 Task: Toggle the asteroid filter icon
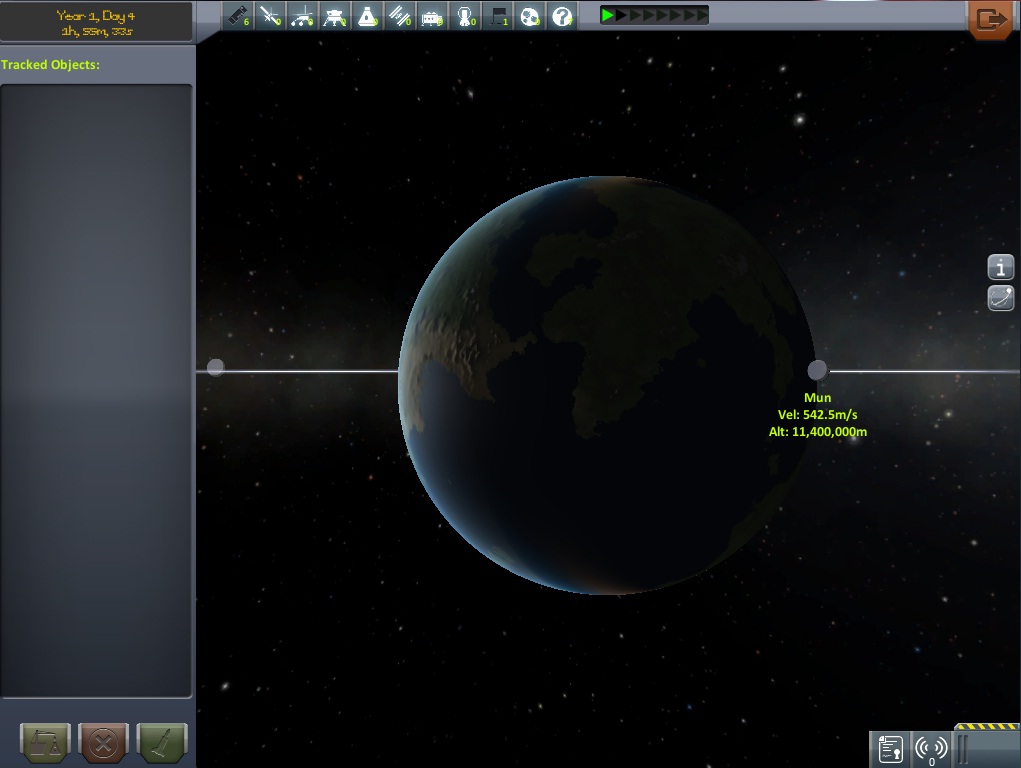[x=530, y=16]
